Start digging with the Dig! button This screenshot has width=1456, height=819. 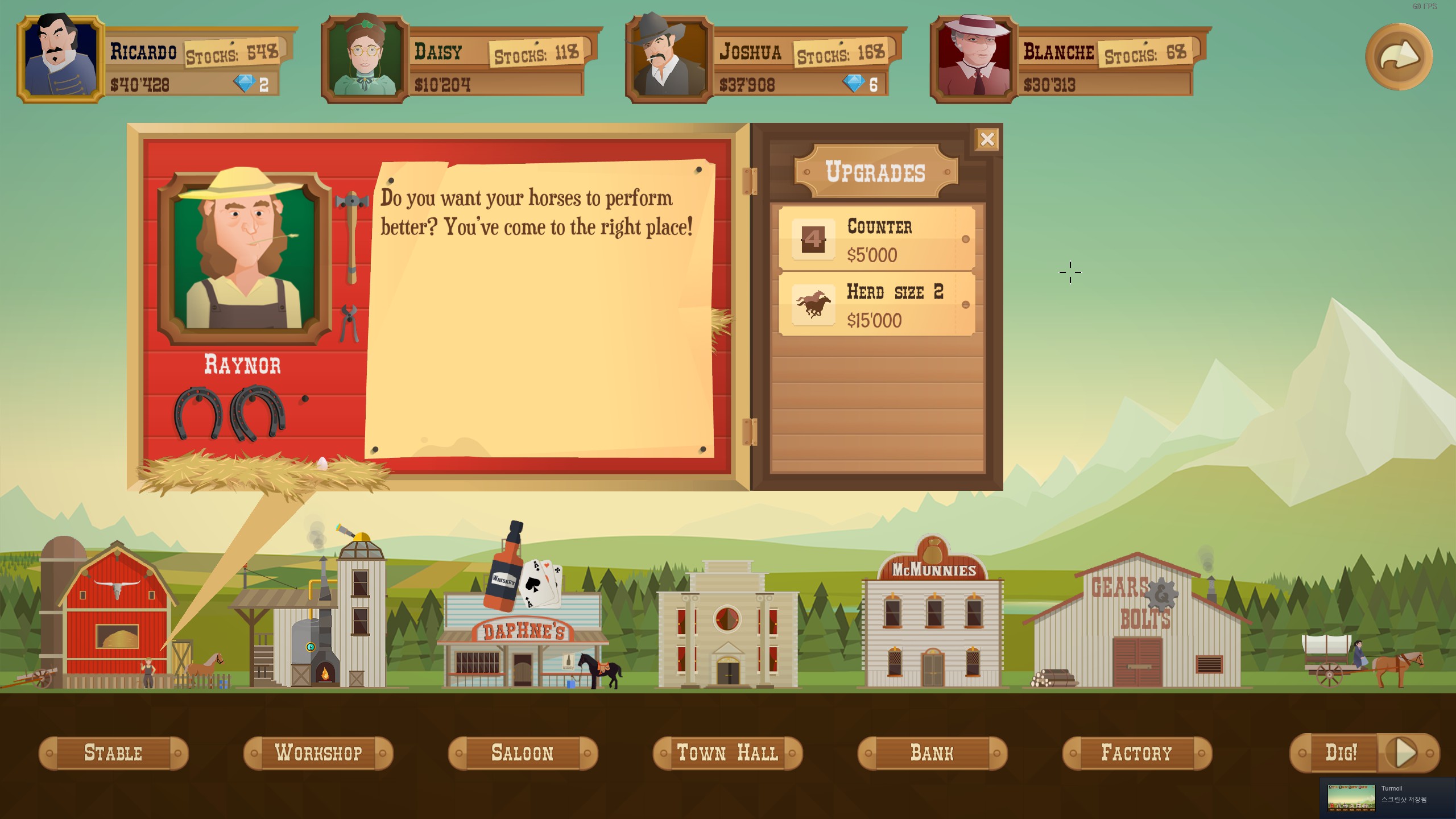tap(1364, 753)
